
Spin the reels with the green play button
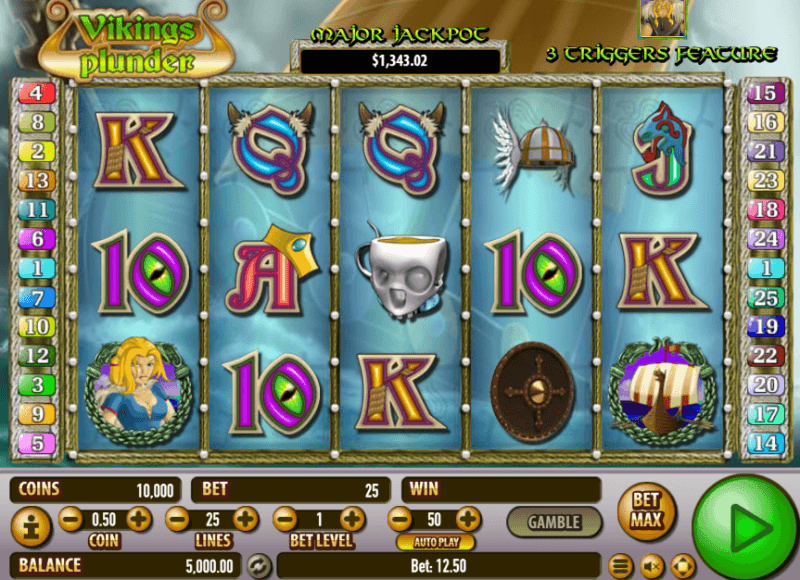pyautogui.click(x=742, y=523)
